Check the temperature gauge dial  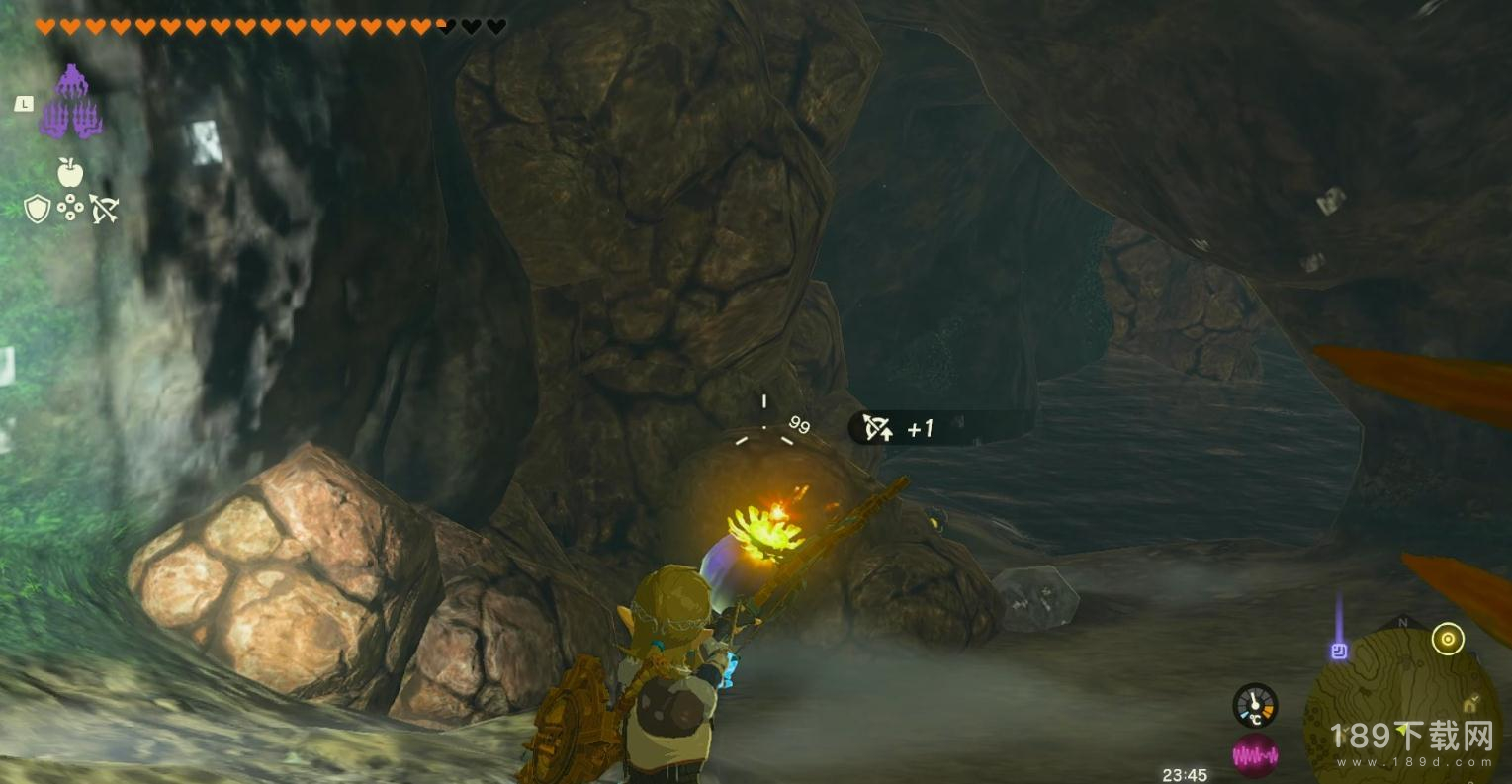click(1254, 706)
